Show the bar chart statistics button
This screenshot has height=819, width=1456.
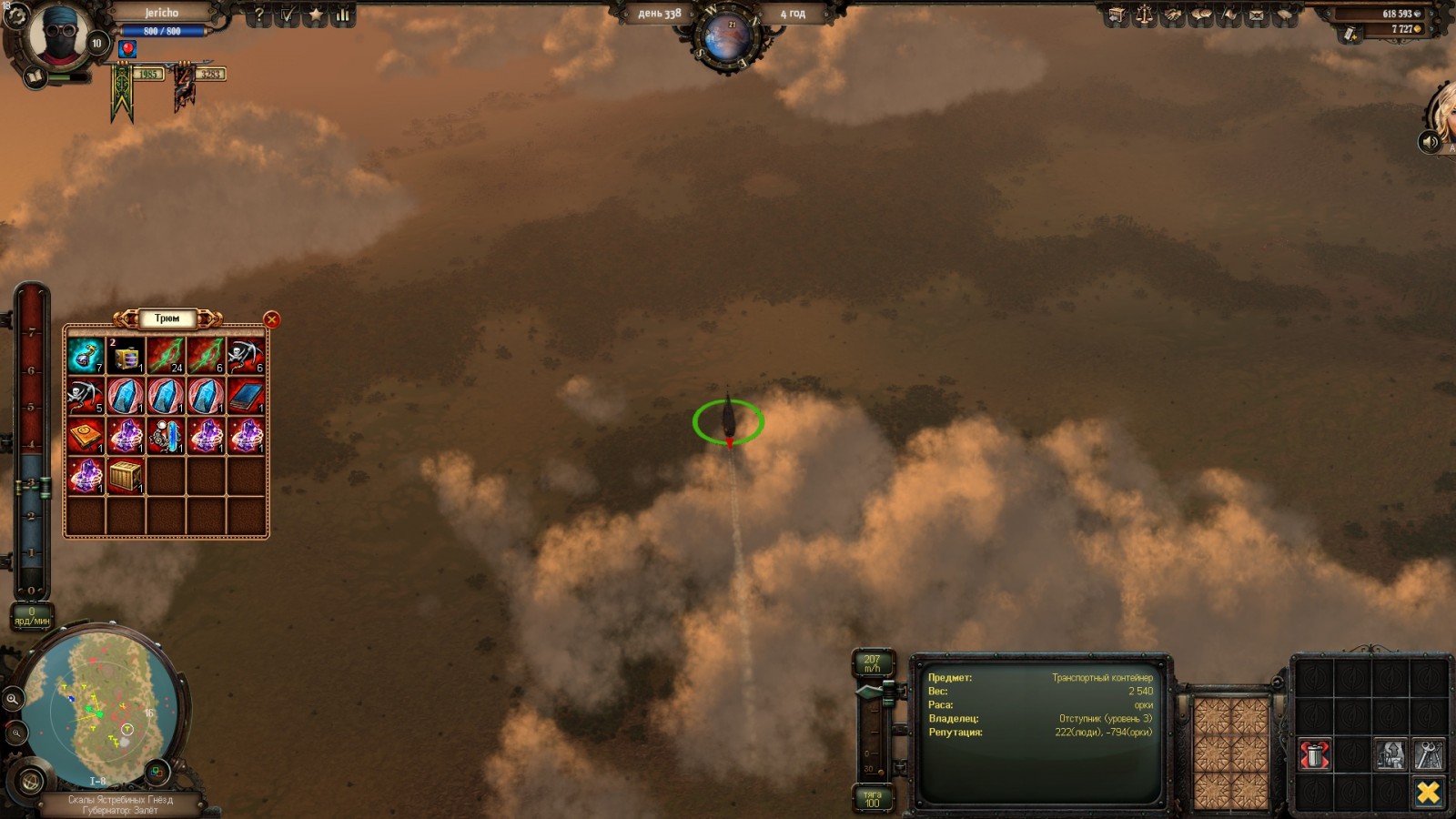click(343, 15)
